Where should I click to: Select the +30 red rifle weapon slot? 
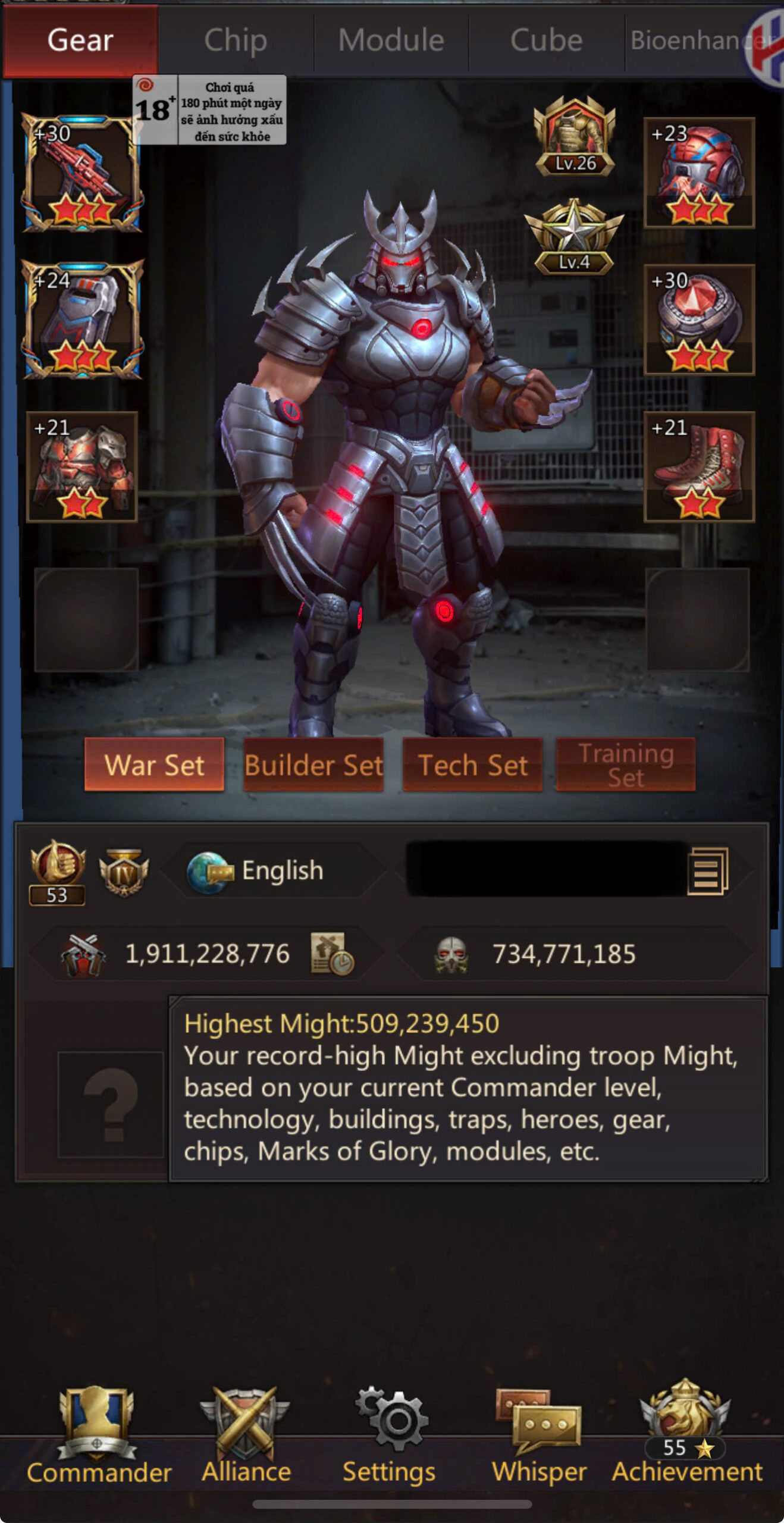click(82, 173)
